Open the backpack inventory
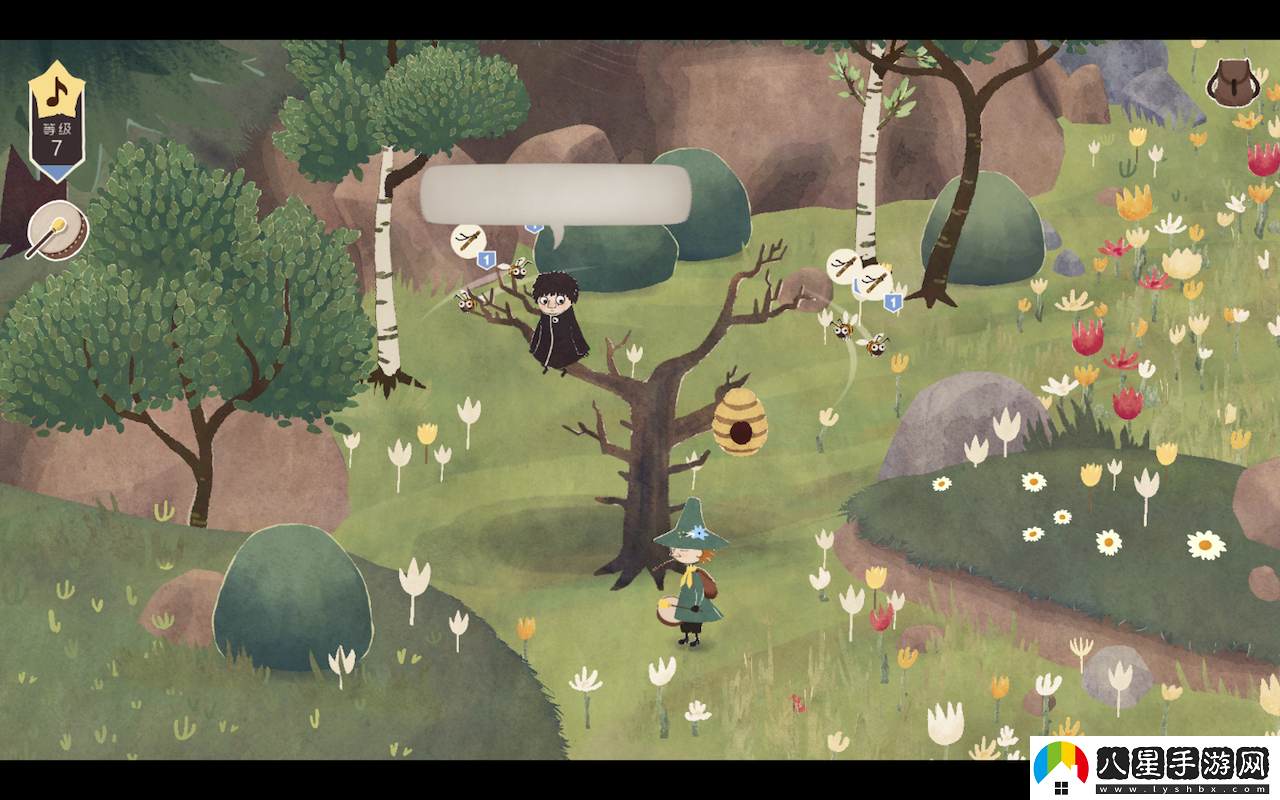 [x=1230, y=82]
